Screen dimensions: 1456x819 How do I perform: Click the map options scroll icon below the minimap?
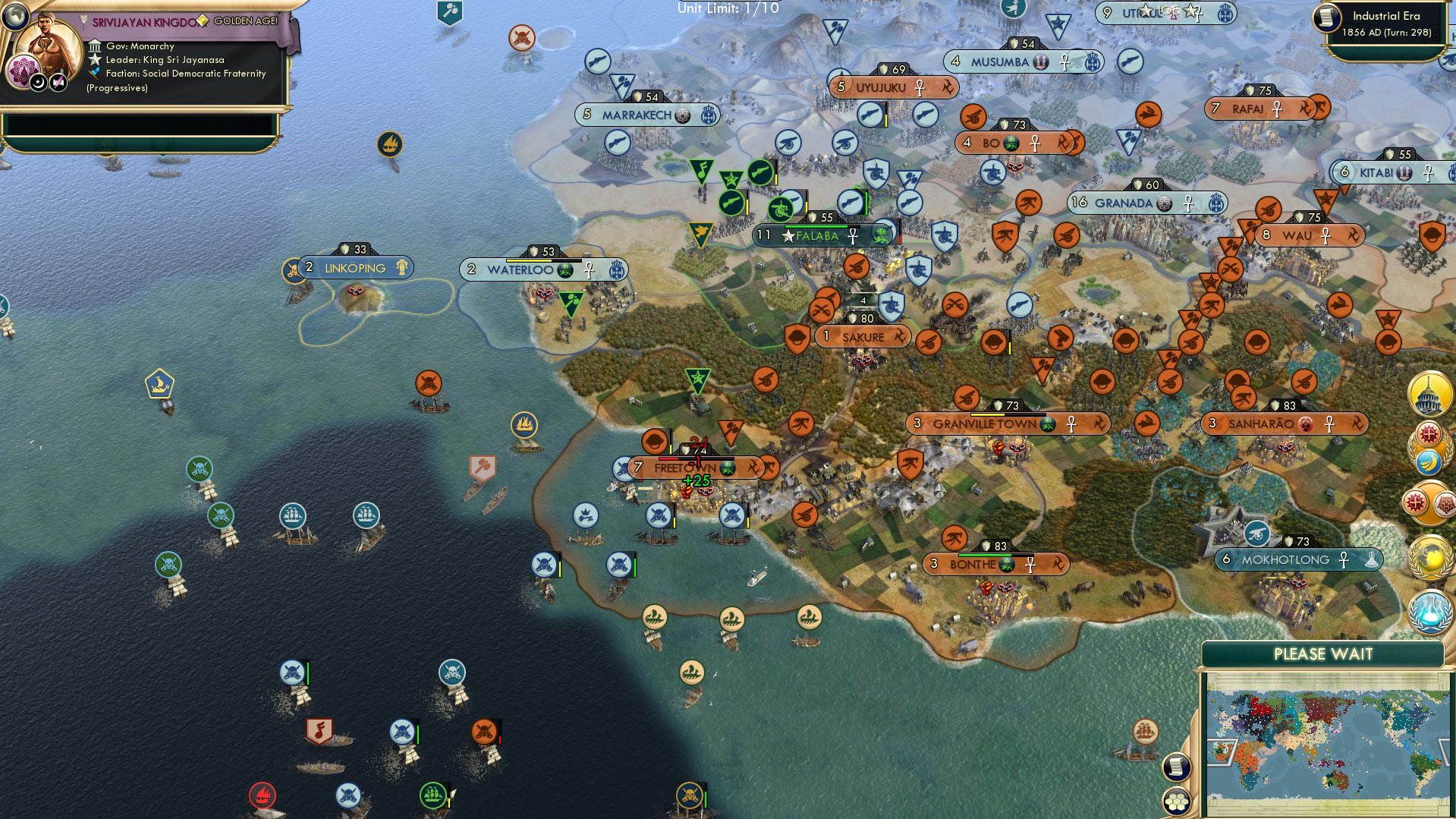pos(1175,768)
